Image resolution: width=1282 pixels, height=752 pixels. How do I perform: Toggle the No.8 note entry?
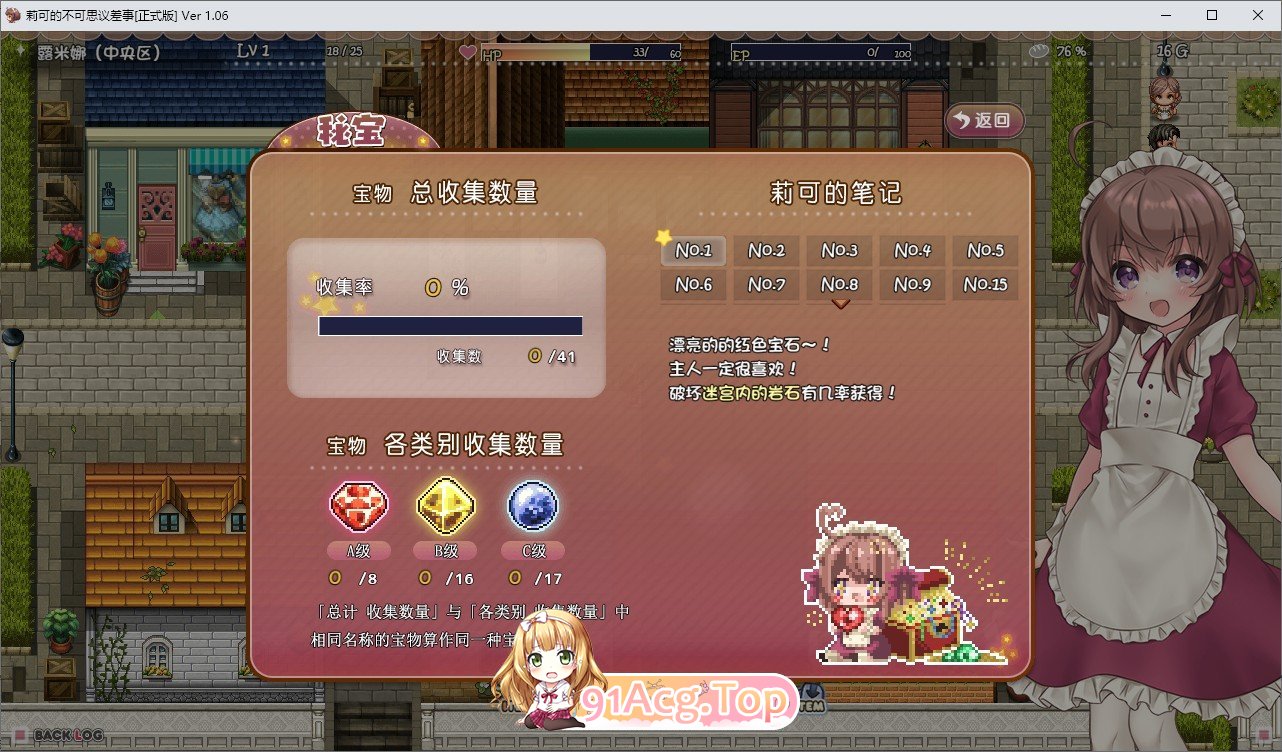point(839,284)
